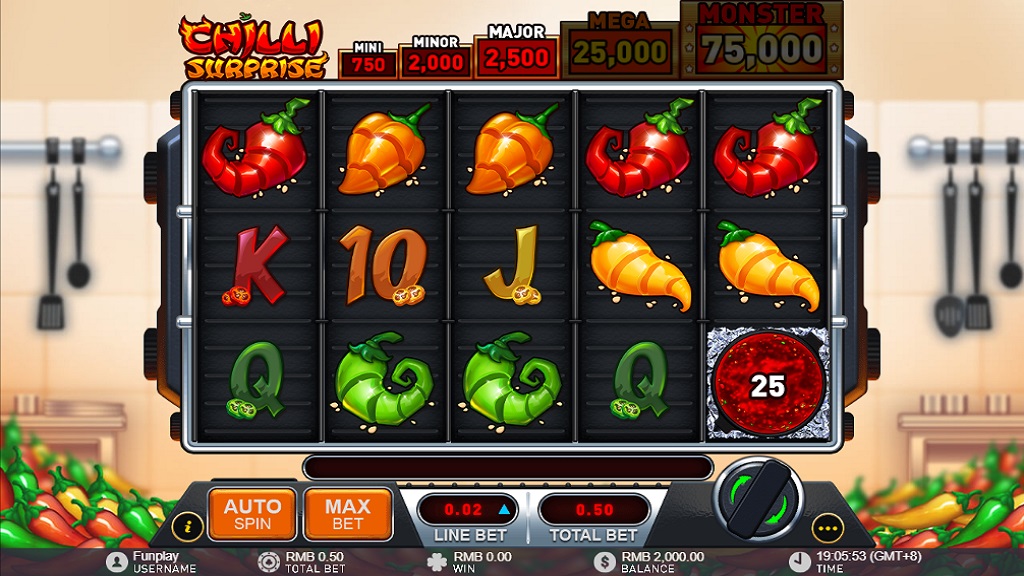
Task: Start Auto Spin mode
Action: coord(252,513)
